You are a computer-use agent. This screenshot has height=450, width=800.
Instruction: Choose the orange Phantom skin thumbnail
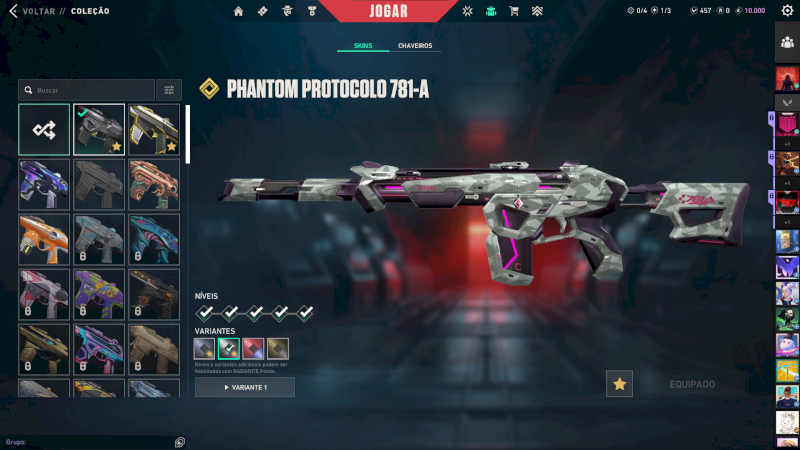click(44, 239)
